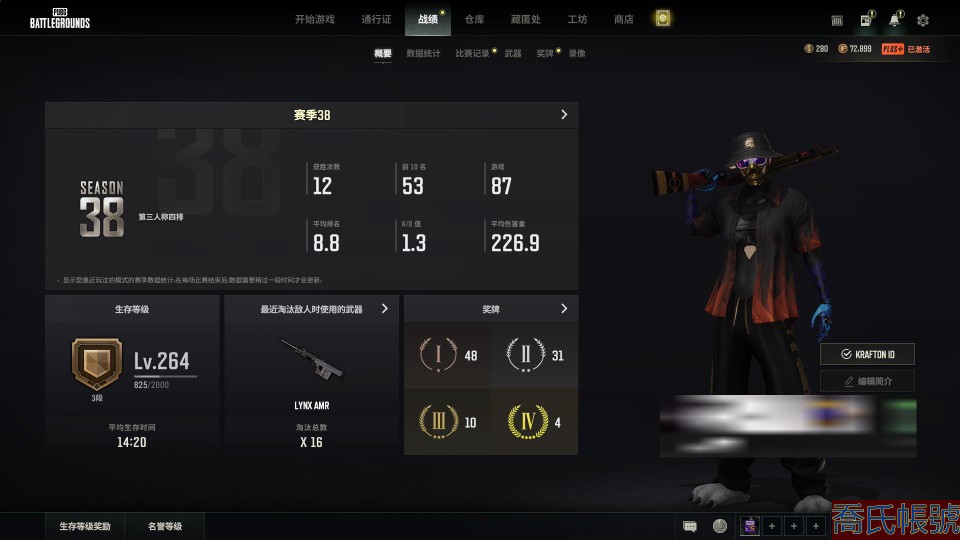
Task: Open the 录像 replays sub-tab
Action: [x=577, y=53]
